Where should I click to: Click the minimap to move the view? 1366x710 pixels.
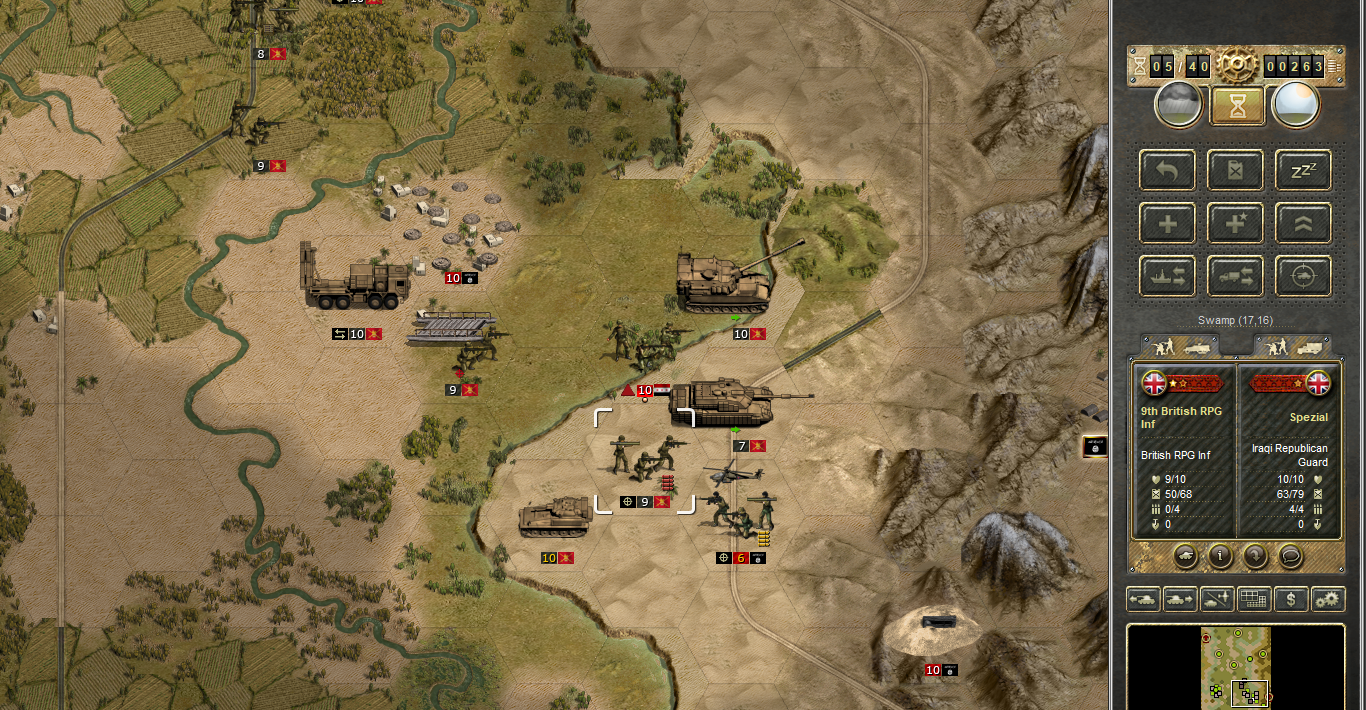pyautogui.click(x=1237, y=665)
